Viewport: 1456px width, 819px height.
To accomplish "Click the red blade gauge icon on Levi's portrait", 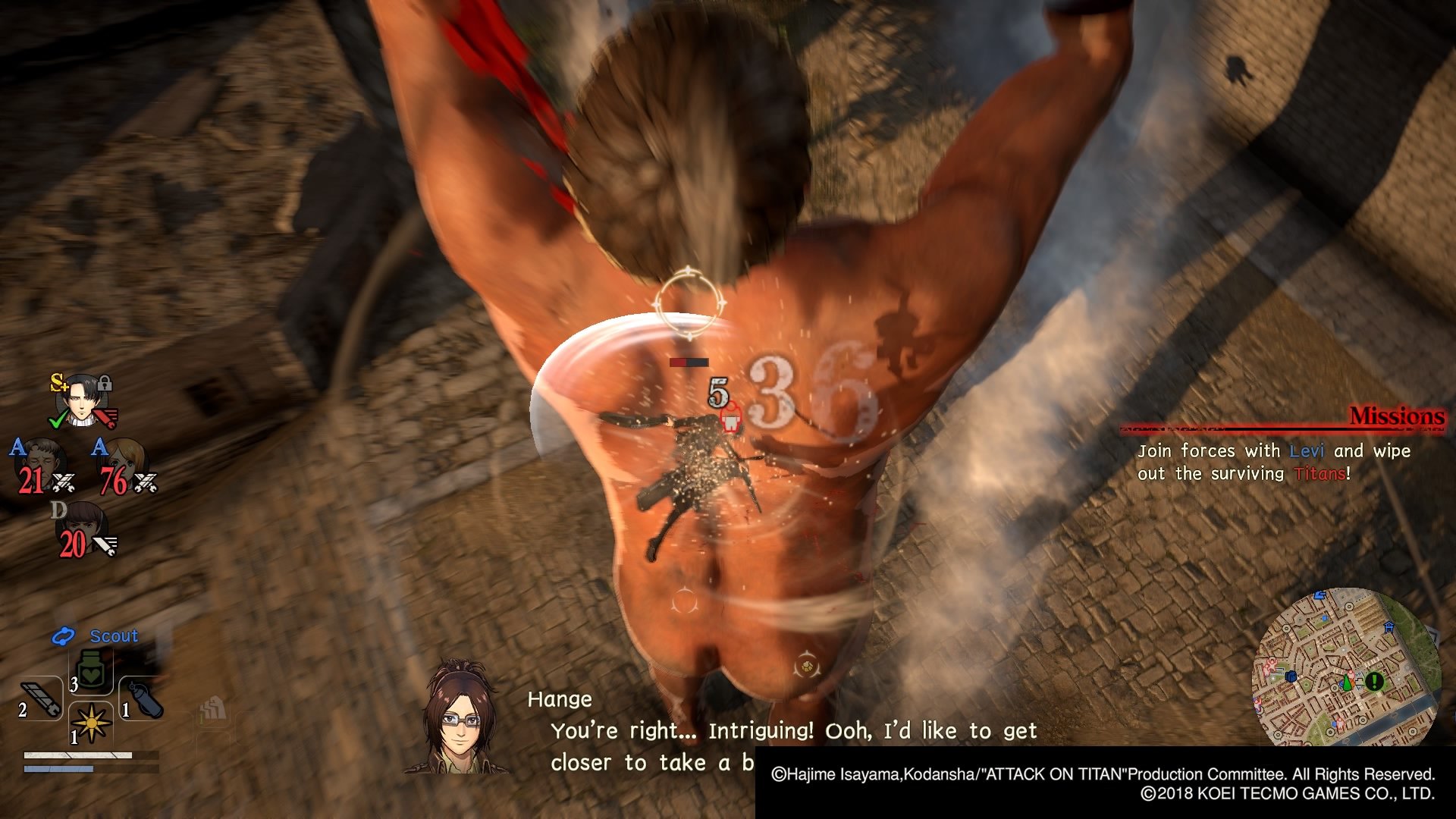I will click(x=105, y=416).
